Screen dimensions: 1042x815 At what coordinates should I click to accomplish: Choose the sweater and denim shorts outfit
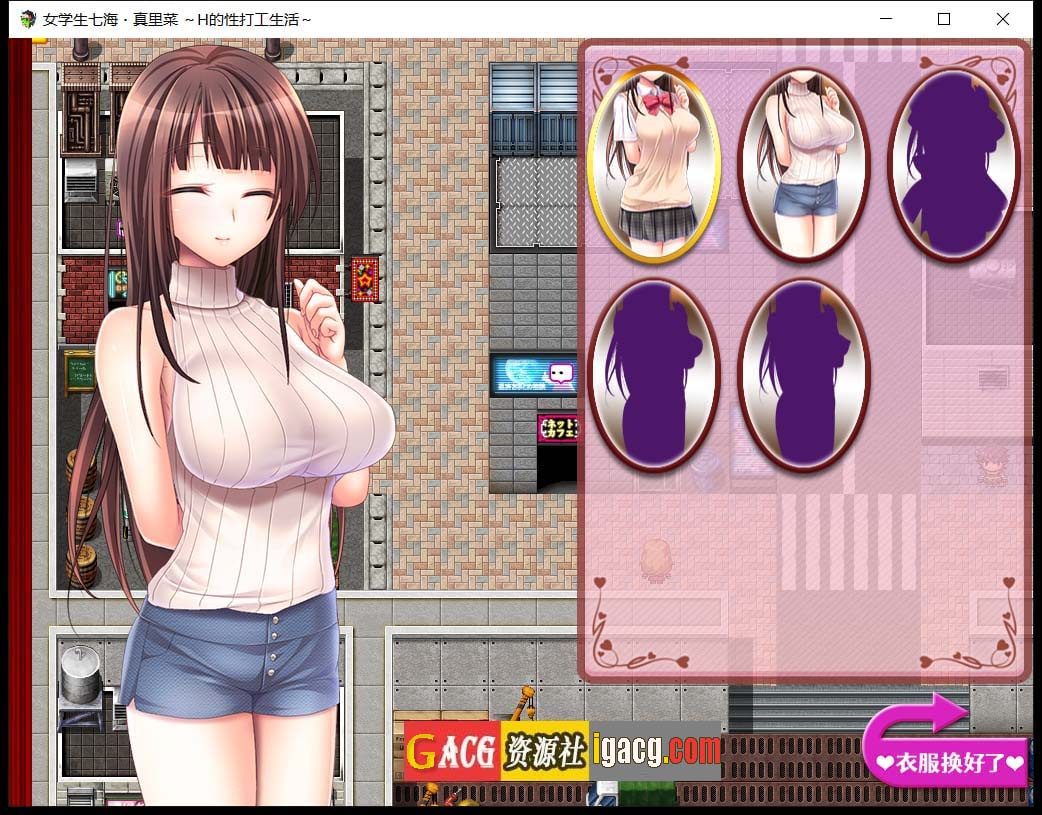pyautogui.click(x=803, y=163)
